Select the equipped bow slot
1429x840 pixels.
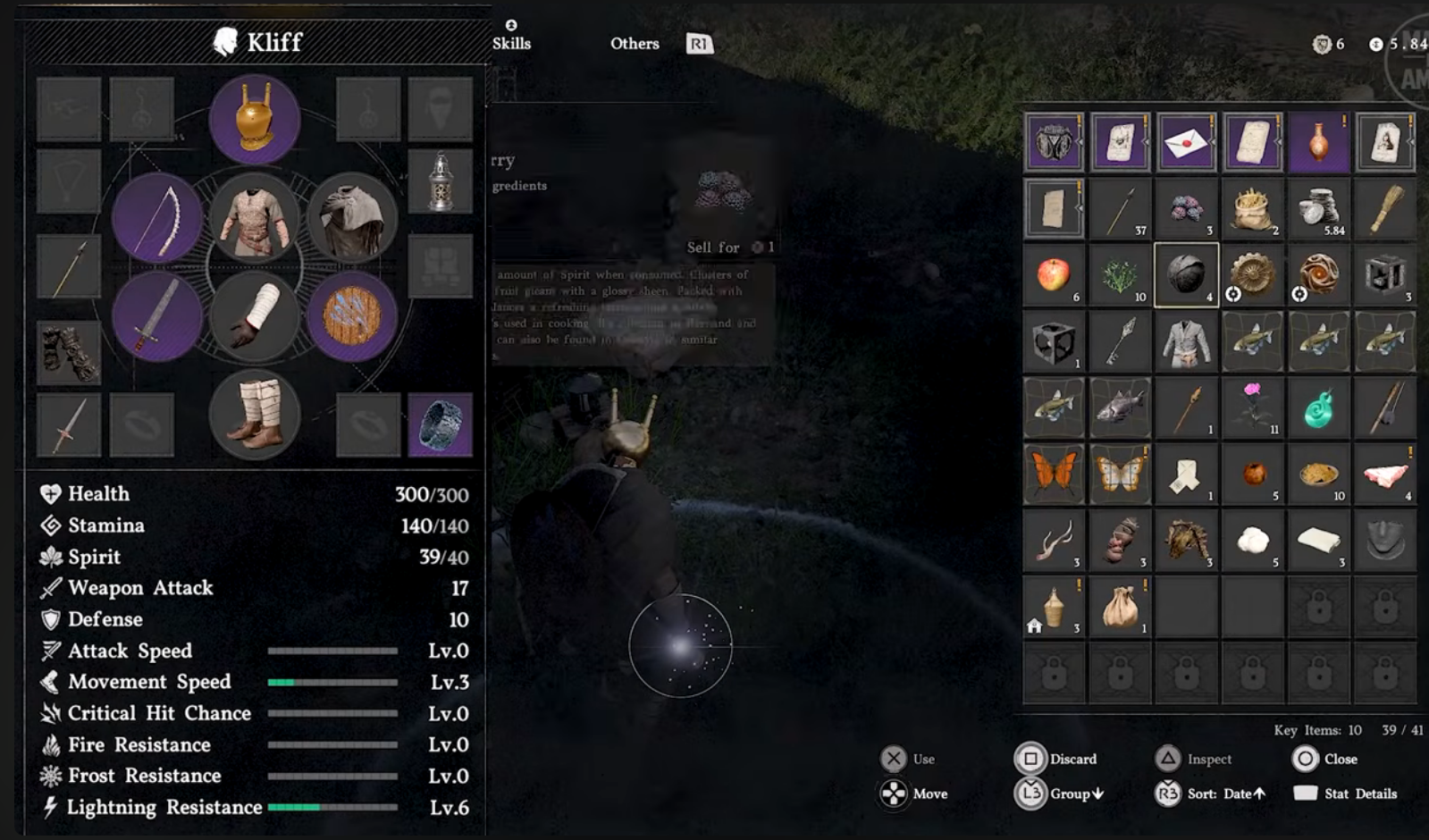[157, 218]
